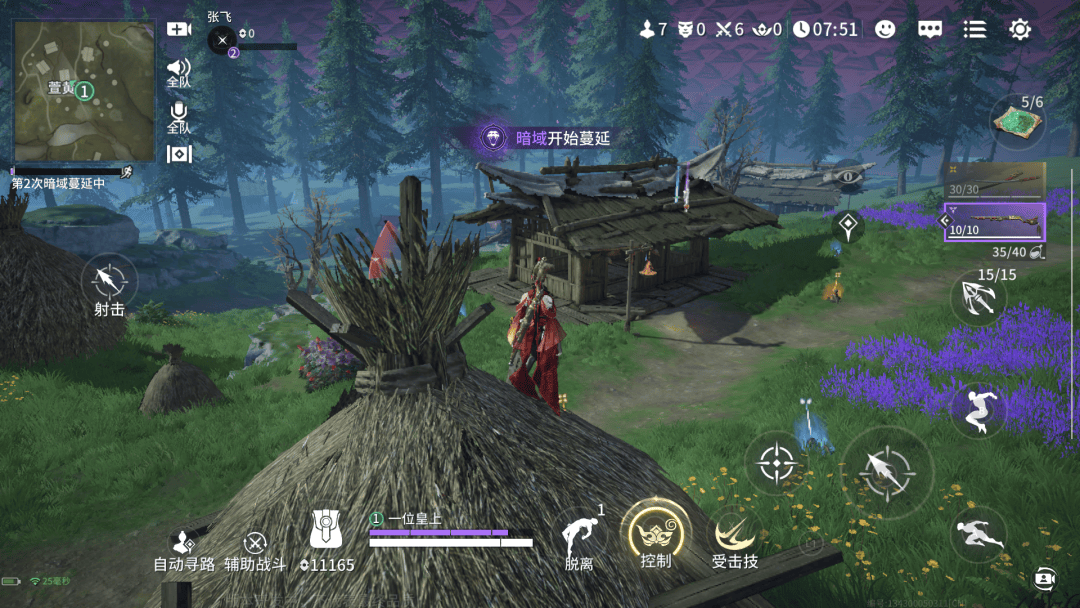Screen dimensions: 1080x608
Task: Open the chat message bubble
Action: tap(930, 29)
